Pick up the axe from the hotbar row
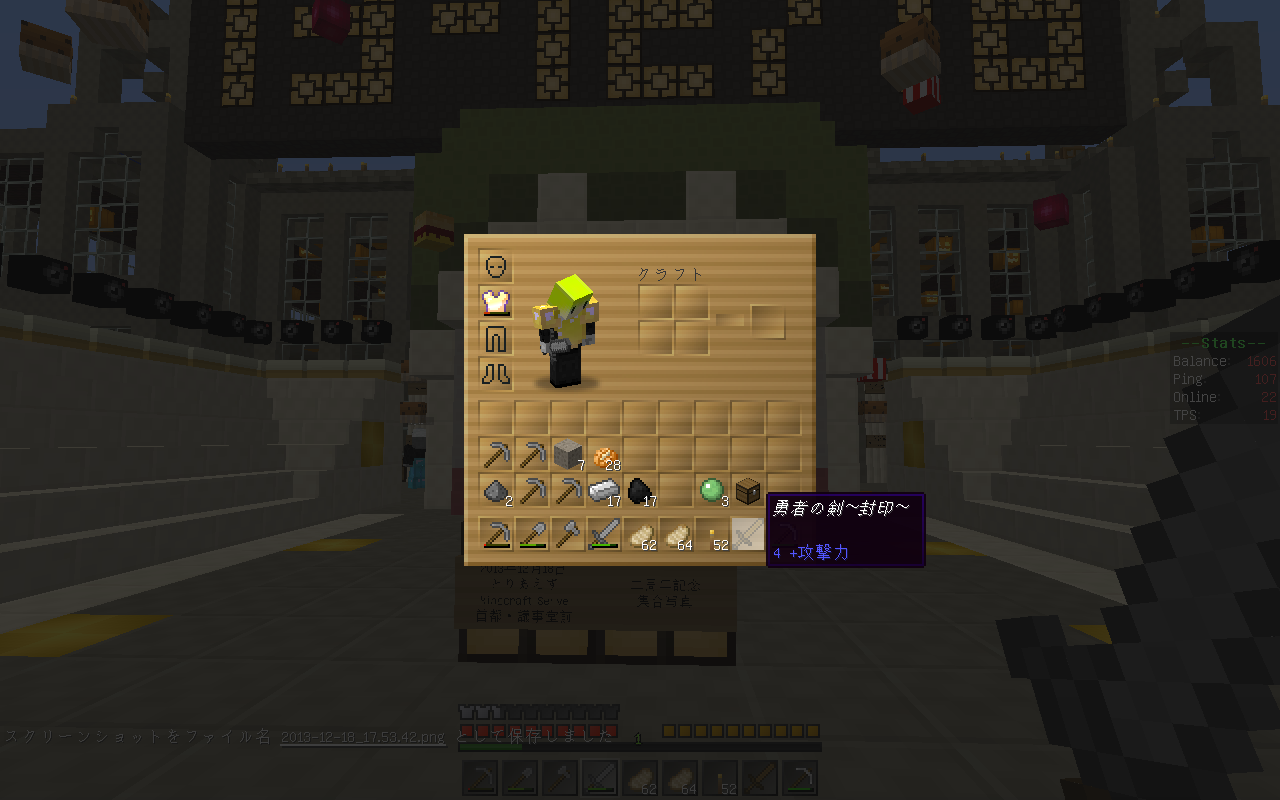The width and height of the screenshot is (1280, 800). coord(568,535)
